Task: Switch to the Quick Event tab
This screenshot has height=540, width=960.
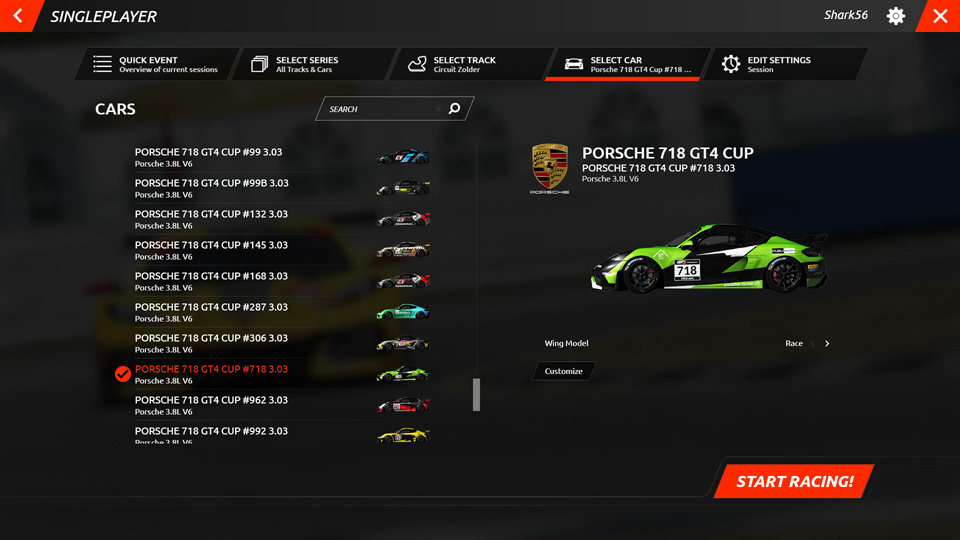Action: [156, 64]
